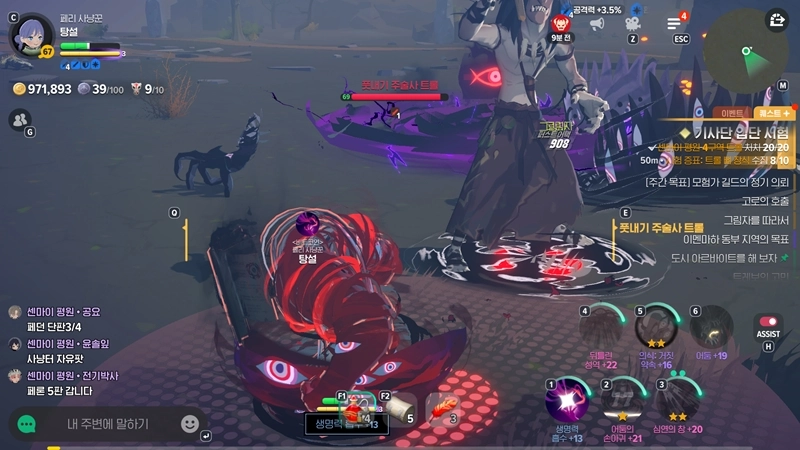Switch to the 이벤트 tab
The image size is (800, 450).
click(725, 113)
